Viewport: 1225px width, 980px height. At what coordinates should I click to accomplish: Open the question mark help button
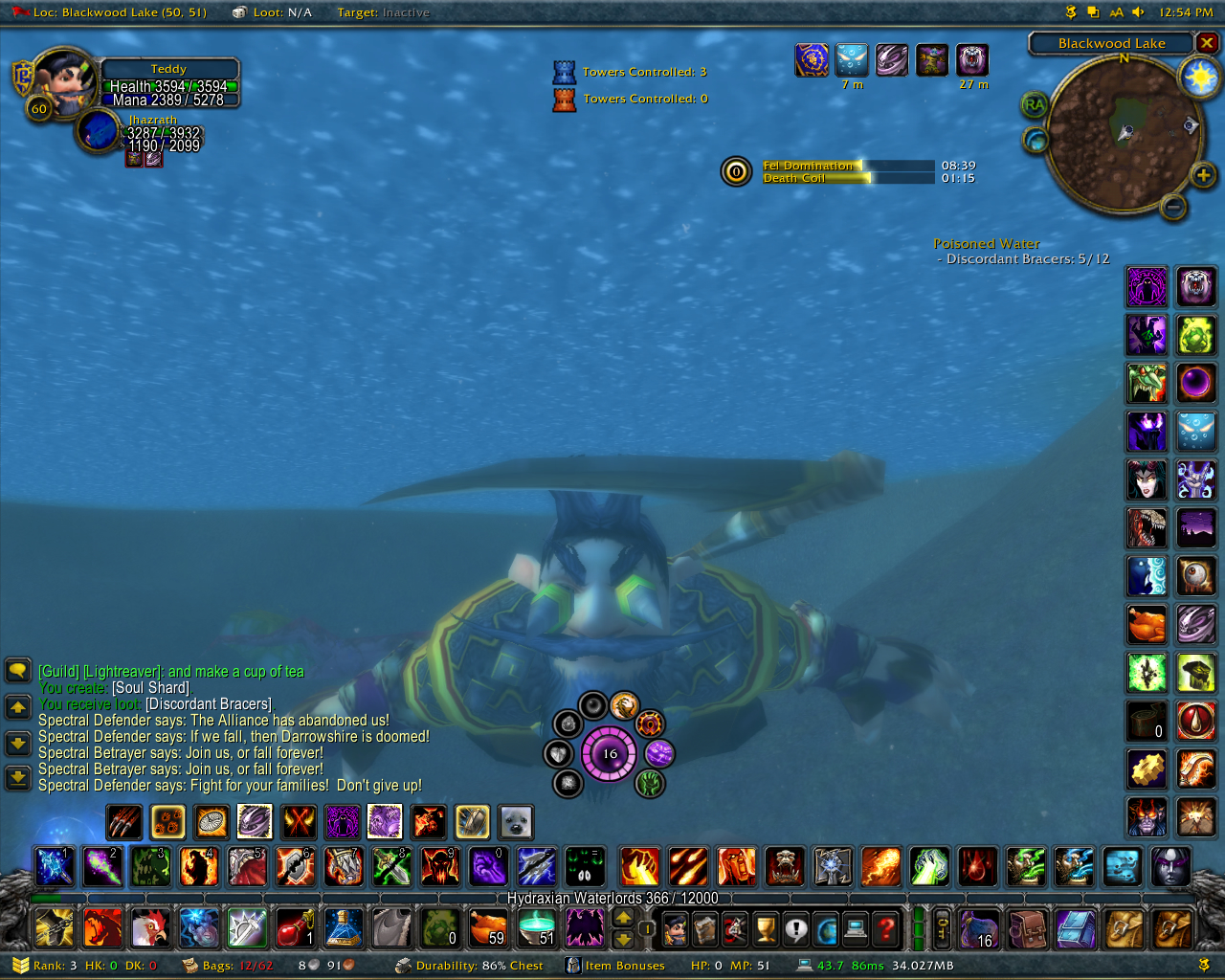tap(887, 928)
